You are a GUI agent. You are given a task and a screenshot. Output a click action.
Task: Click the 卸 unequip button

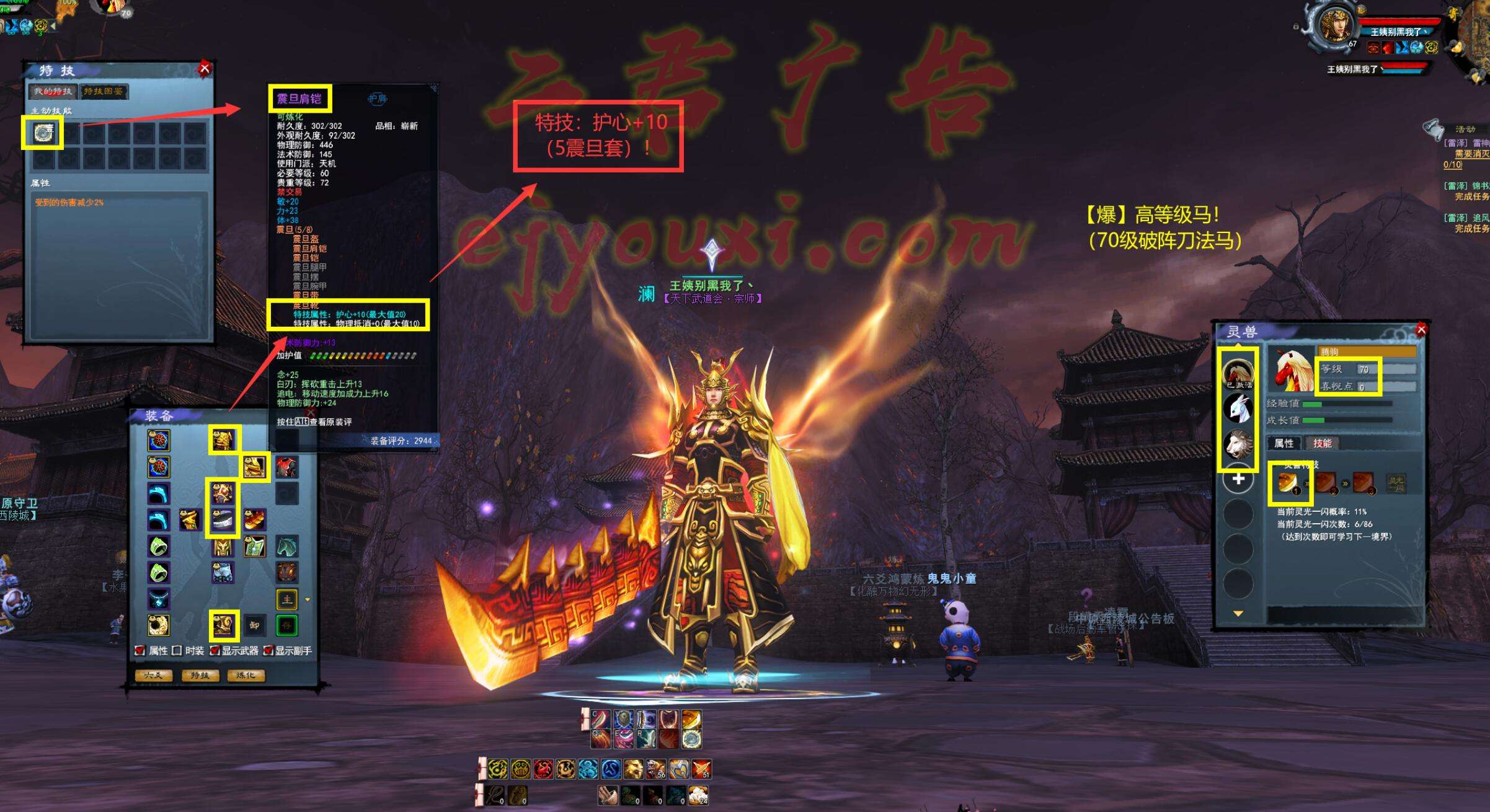254,625
